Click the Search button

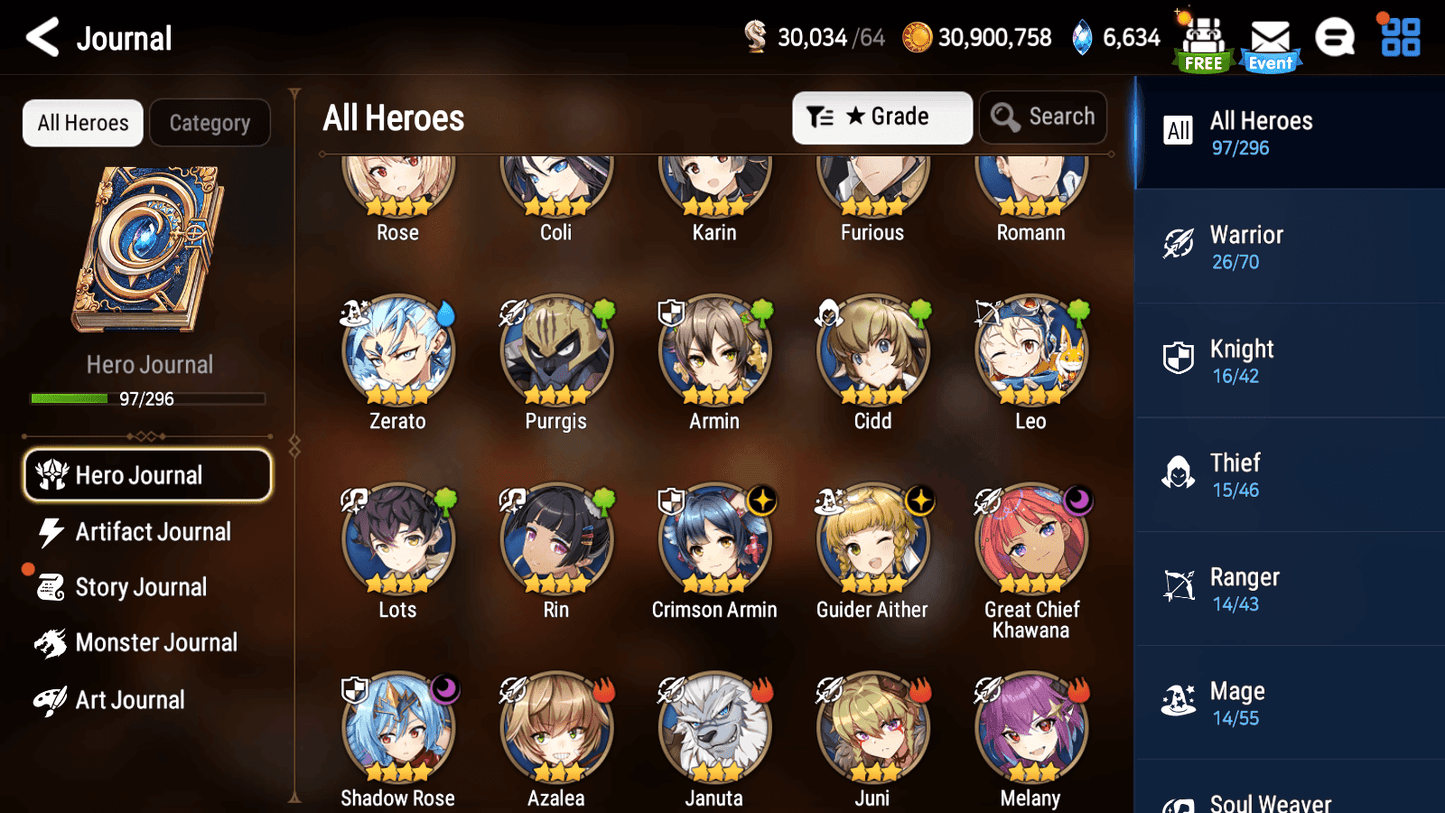click(x=1043, y=117)
